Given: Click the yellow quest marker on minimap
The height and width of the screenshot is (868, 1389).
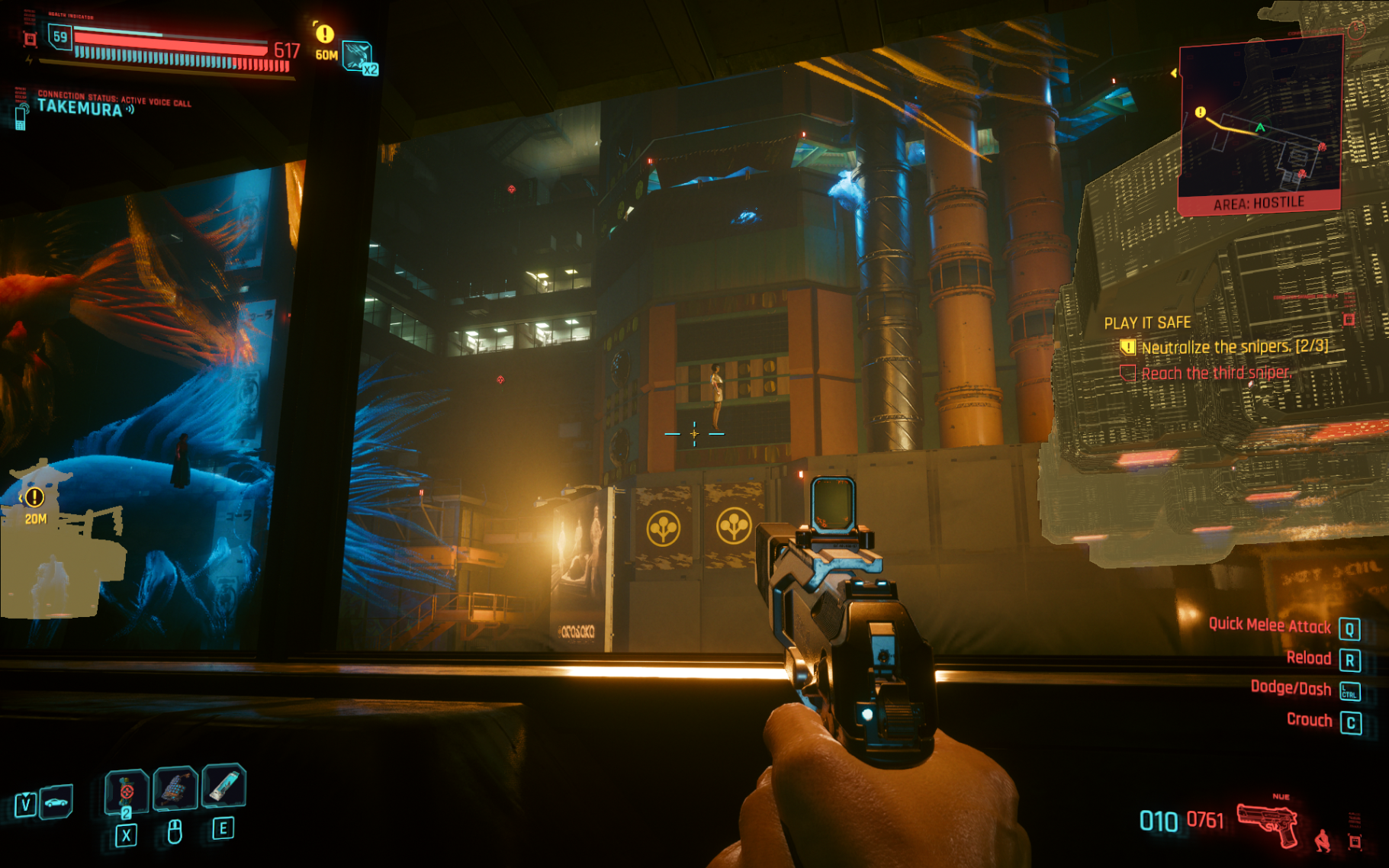Looking at the screenshot, I should point(1201,113).
